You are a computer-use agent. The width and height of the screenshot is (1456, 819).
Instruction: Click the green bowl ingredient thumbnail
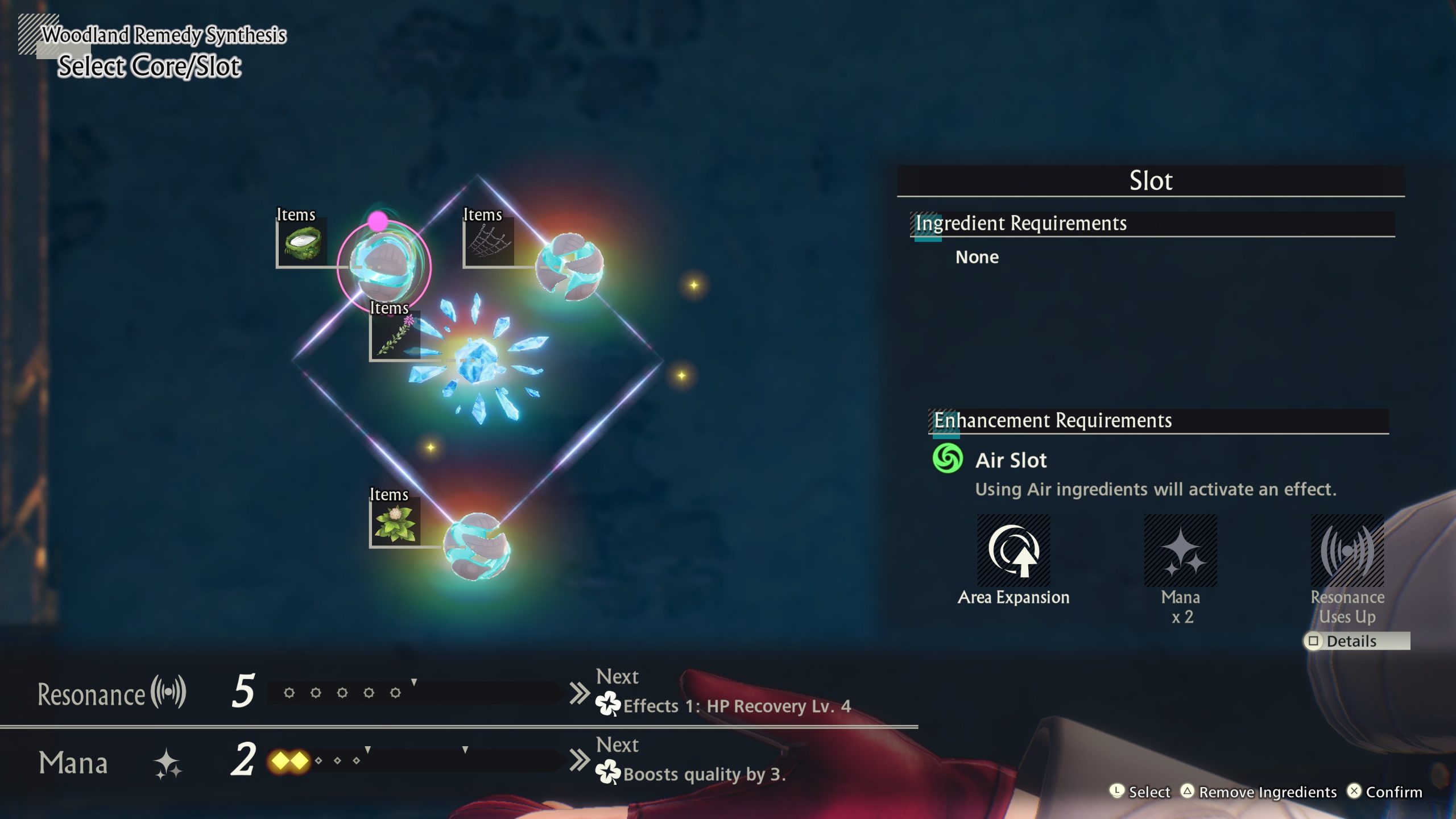tap(302, 242)
